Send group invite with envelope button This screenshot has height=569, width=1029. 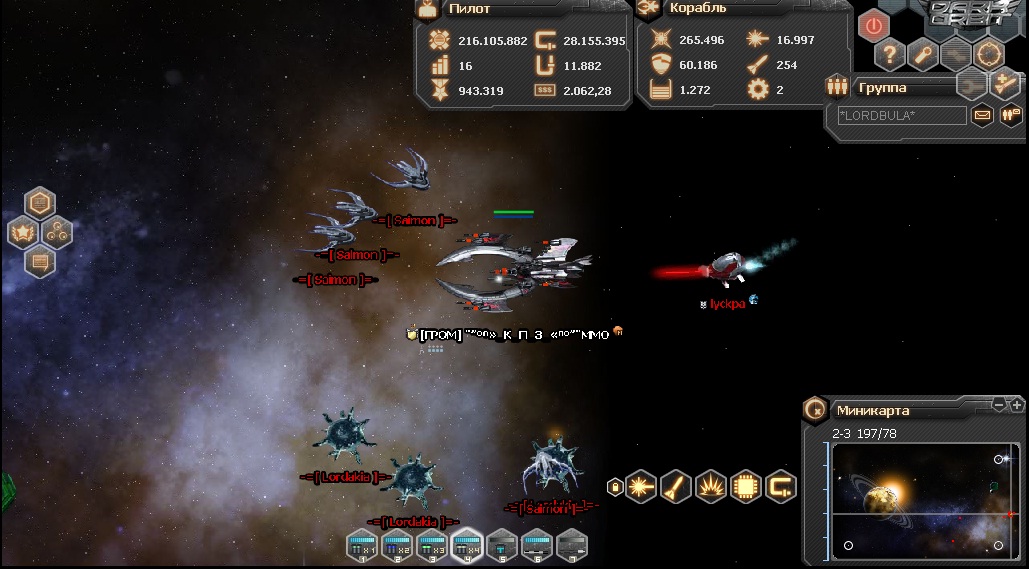[x=983, y=115]
